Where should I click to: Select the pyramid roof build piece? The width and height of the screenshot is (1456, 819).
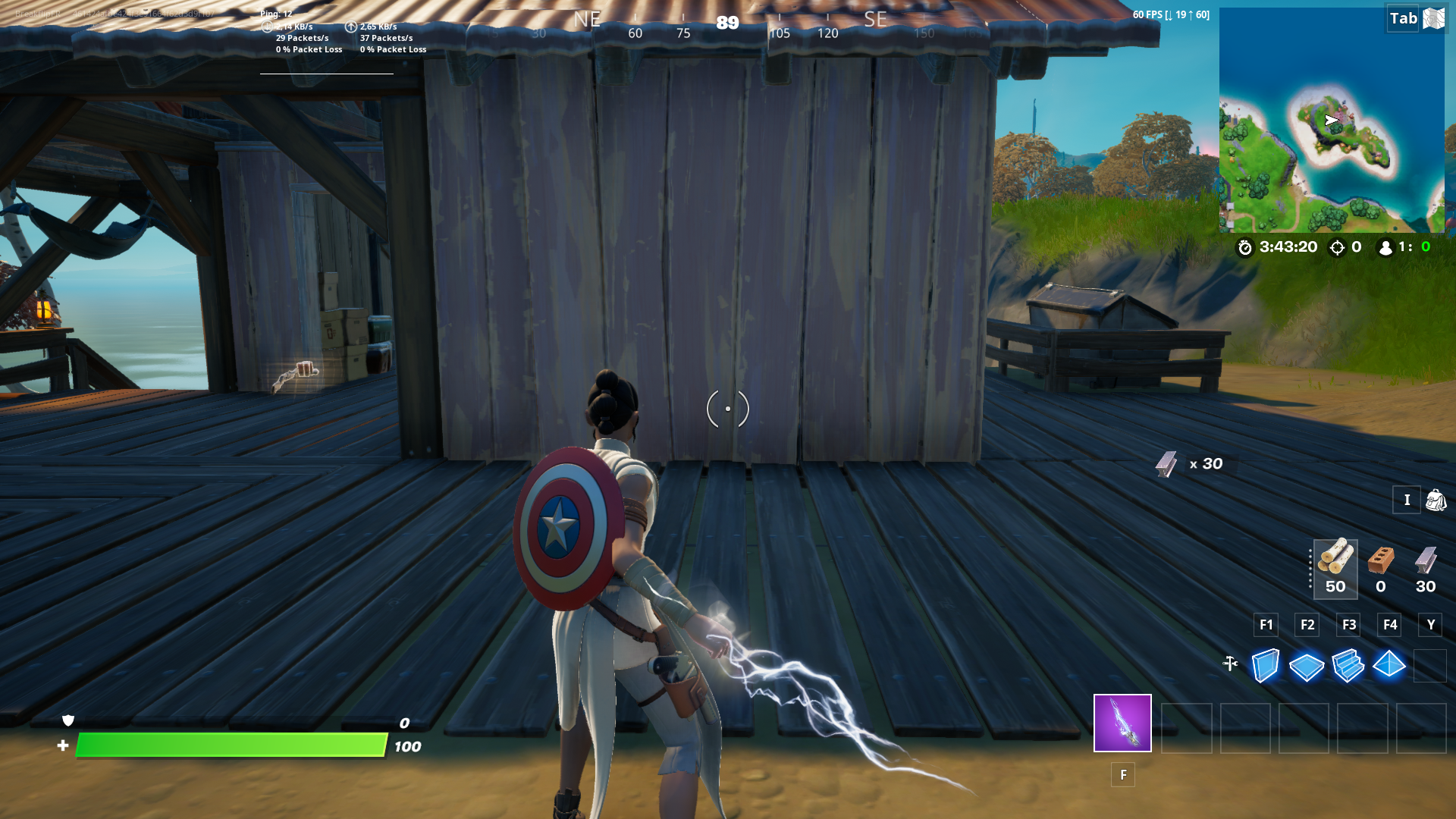tap(1390, 666)
